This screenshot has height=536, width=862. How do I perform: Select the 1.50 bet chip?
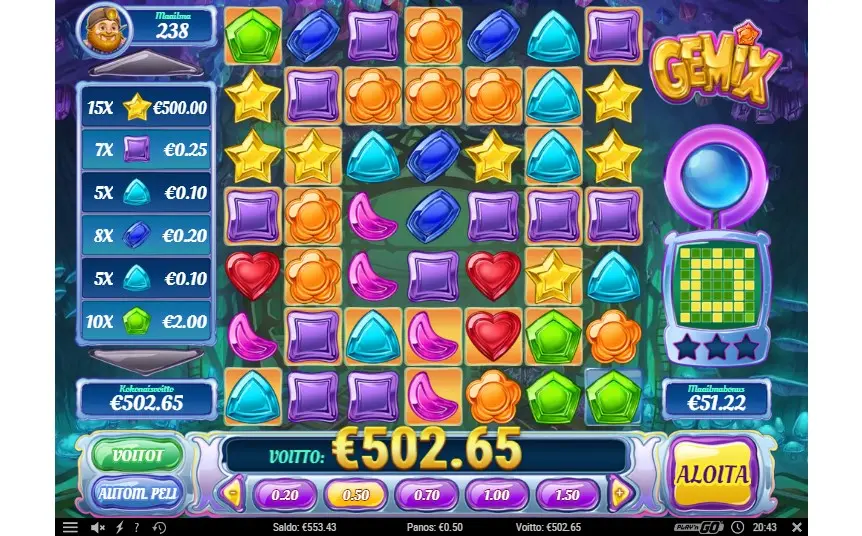point(567,494)
